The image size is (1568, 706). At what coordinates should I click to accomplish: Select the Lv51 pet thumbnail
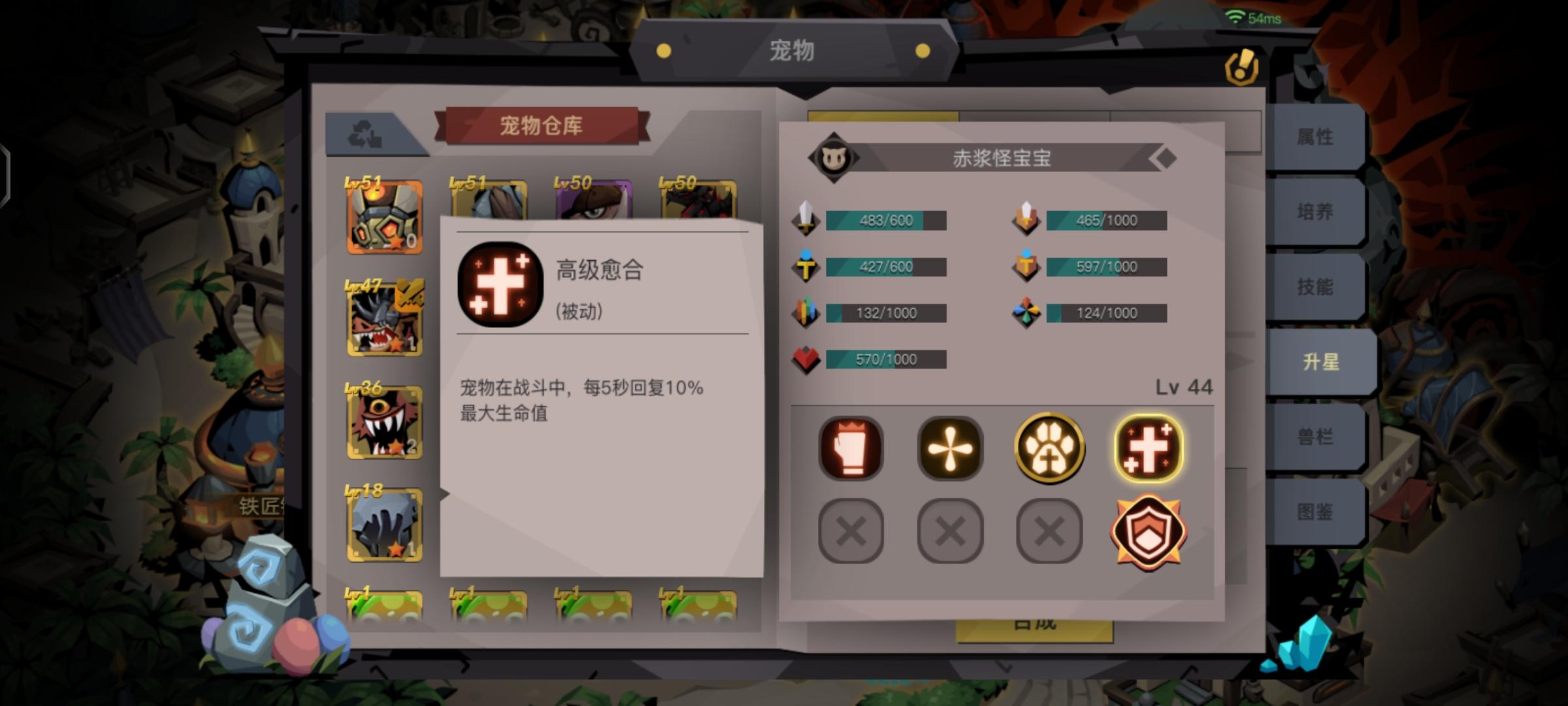385,216
